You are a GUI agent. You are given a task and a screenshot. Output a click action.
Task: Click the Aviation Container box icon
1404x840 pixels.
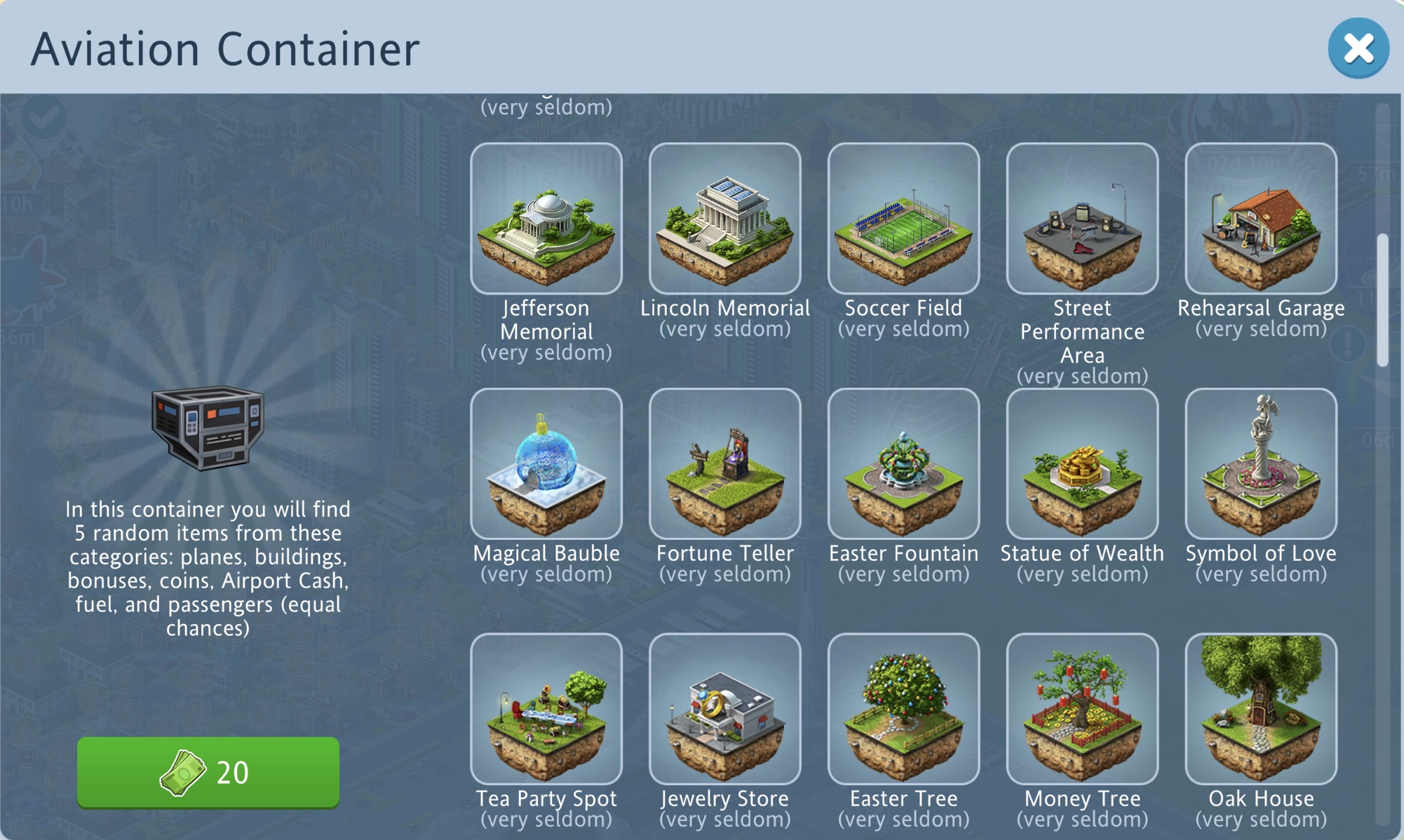208,427
